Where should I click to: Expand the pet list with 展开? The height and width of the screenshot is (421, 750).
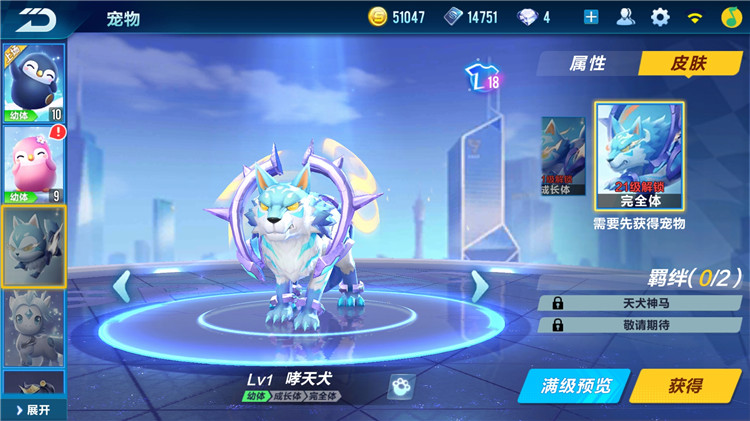pyautogui.click(x=32, y=410)
